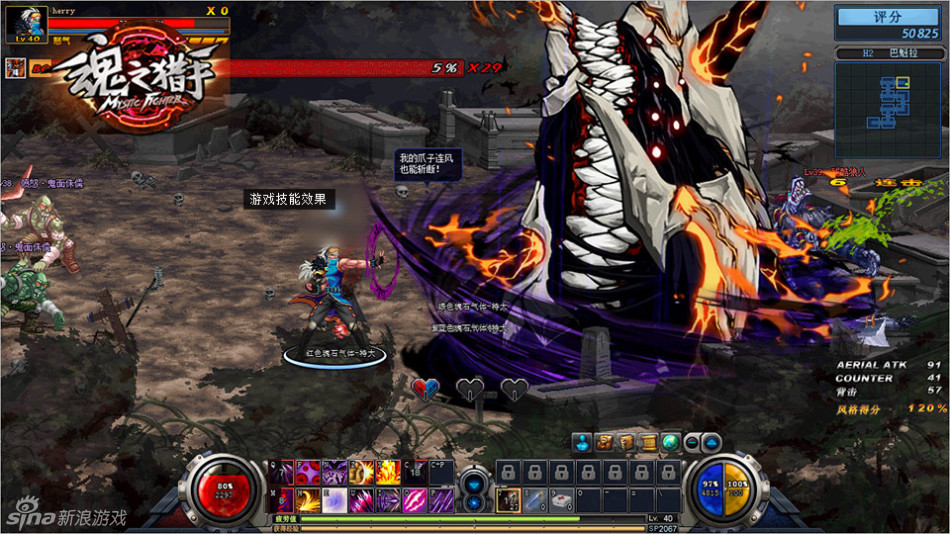This screenshot has height=534, width=950.
Task: Use the pink claw slash skill
Action: (414, 499)
